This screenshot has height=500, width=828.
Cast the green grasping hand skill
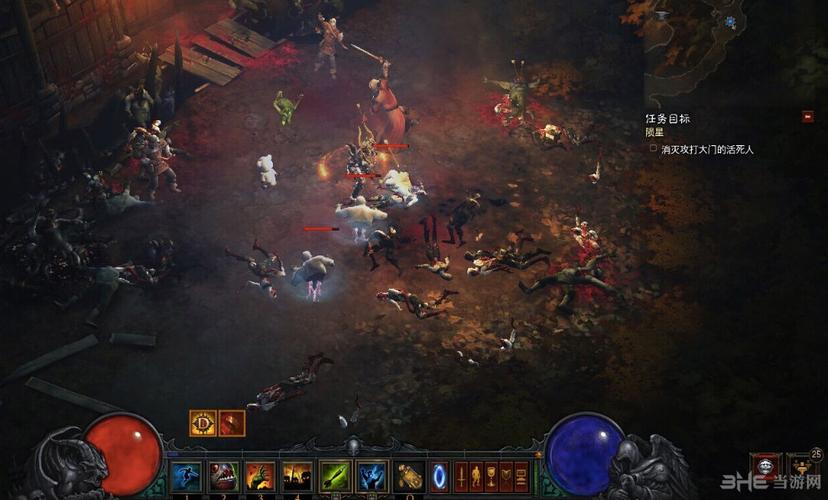pyautogui.click(x=260, y=475)
